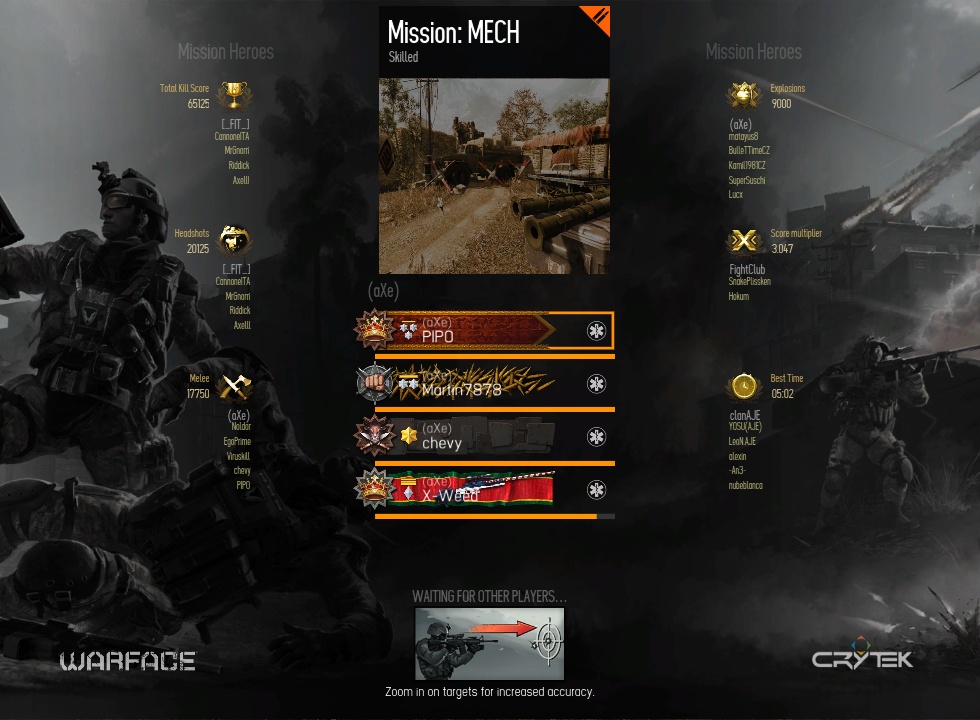Viewport: 980px width, 720px height.
Task: Select X-Weed's player row
Action: 485,490
